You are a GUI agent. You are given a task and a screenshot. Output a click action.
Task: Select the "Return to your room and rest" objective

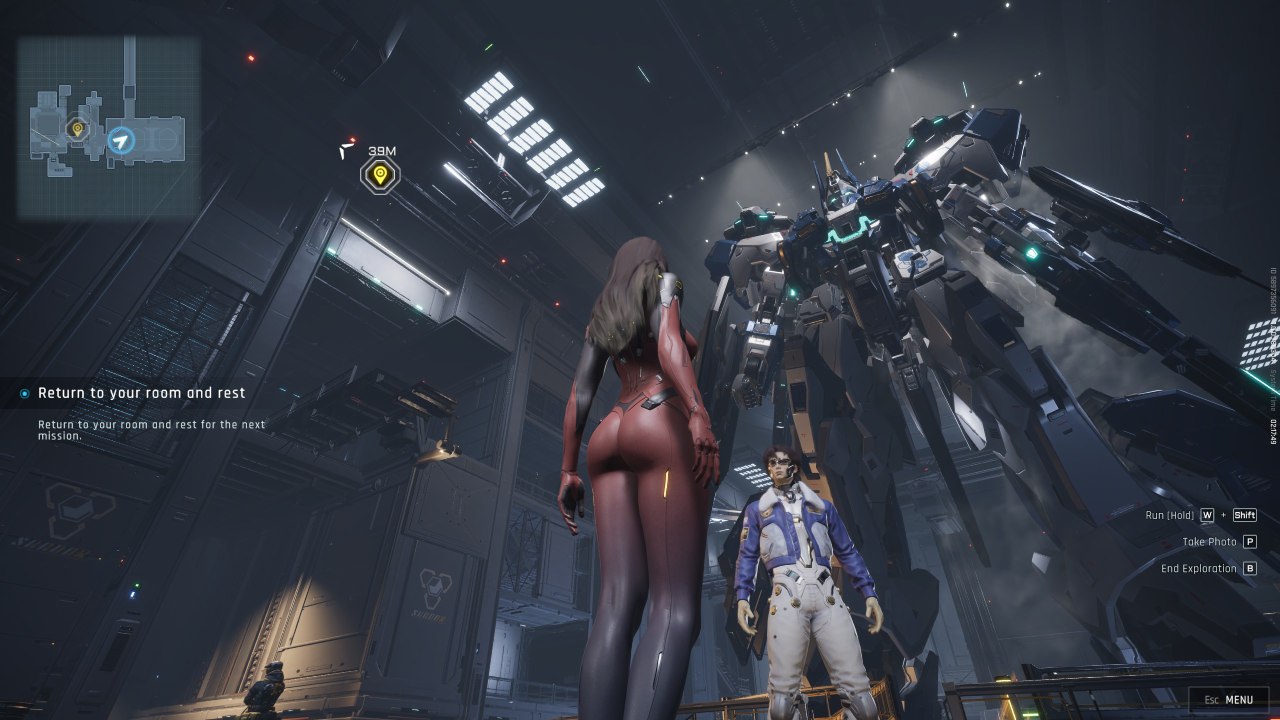coord(141,393)
